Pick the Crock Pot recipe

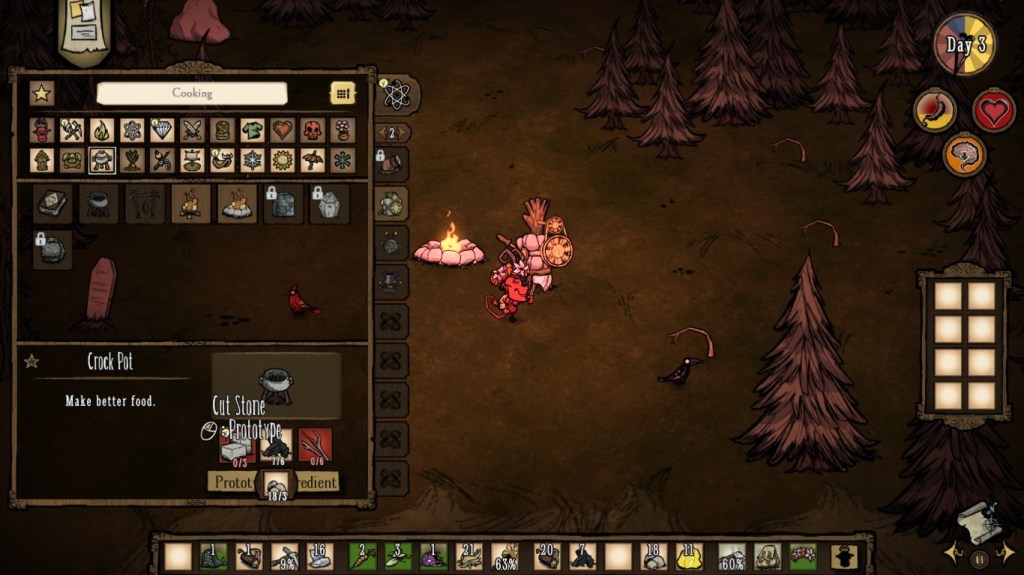click(x=98, y=203)
